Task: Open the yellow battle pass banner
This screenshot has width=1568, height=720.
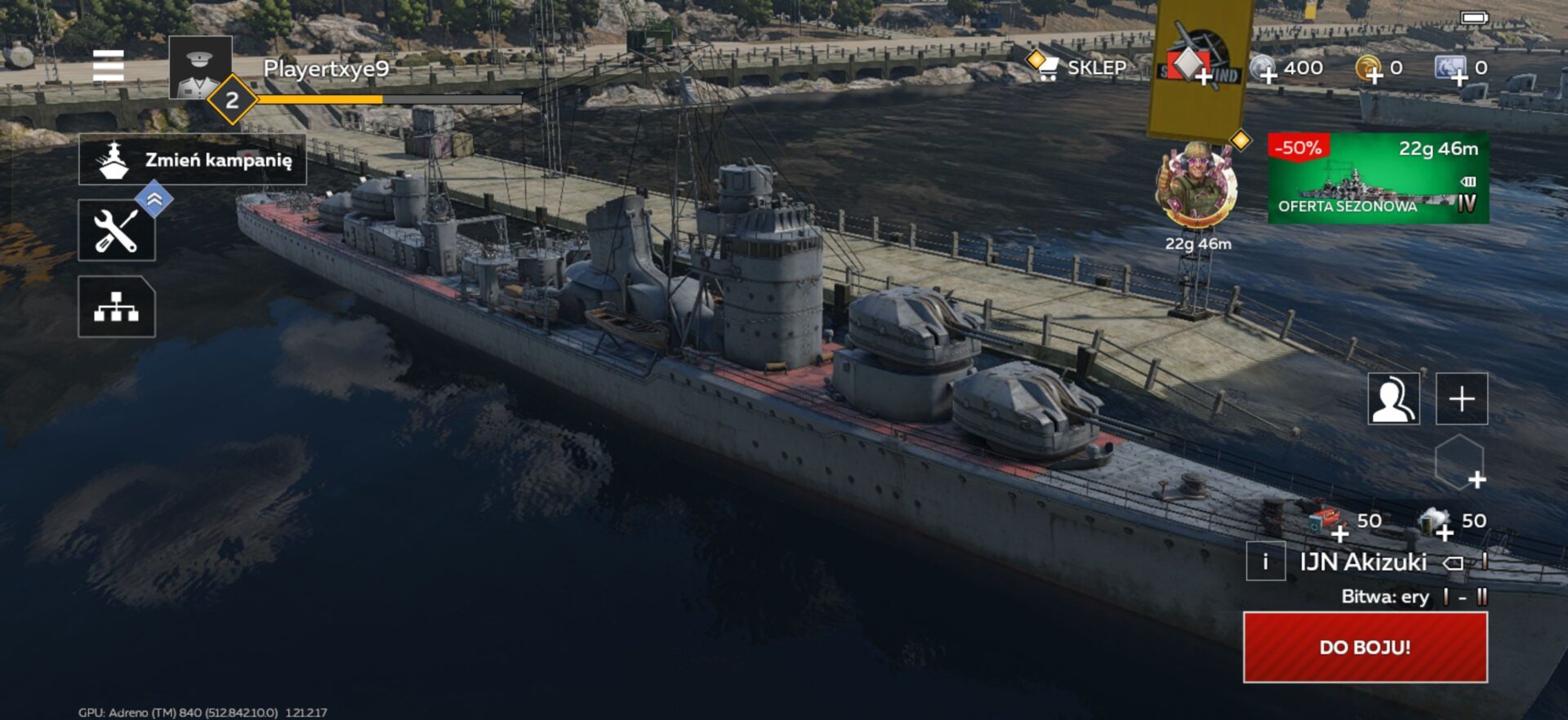Action: (x=1200, y=65)
